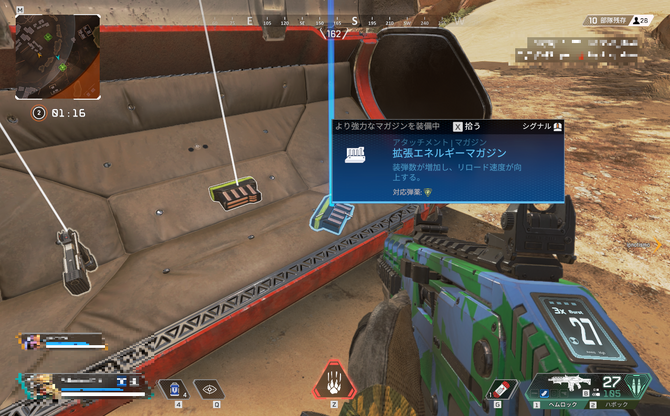
Task: Activate the eye tactical ability icon
Action: pos(207,391)
